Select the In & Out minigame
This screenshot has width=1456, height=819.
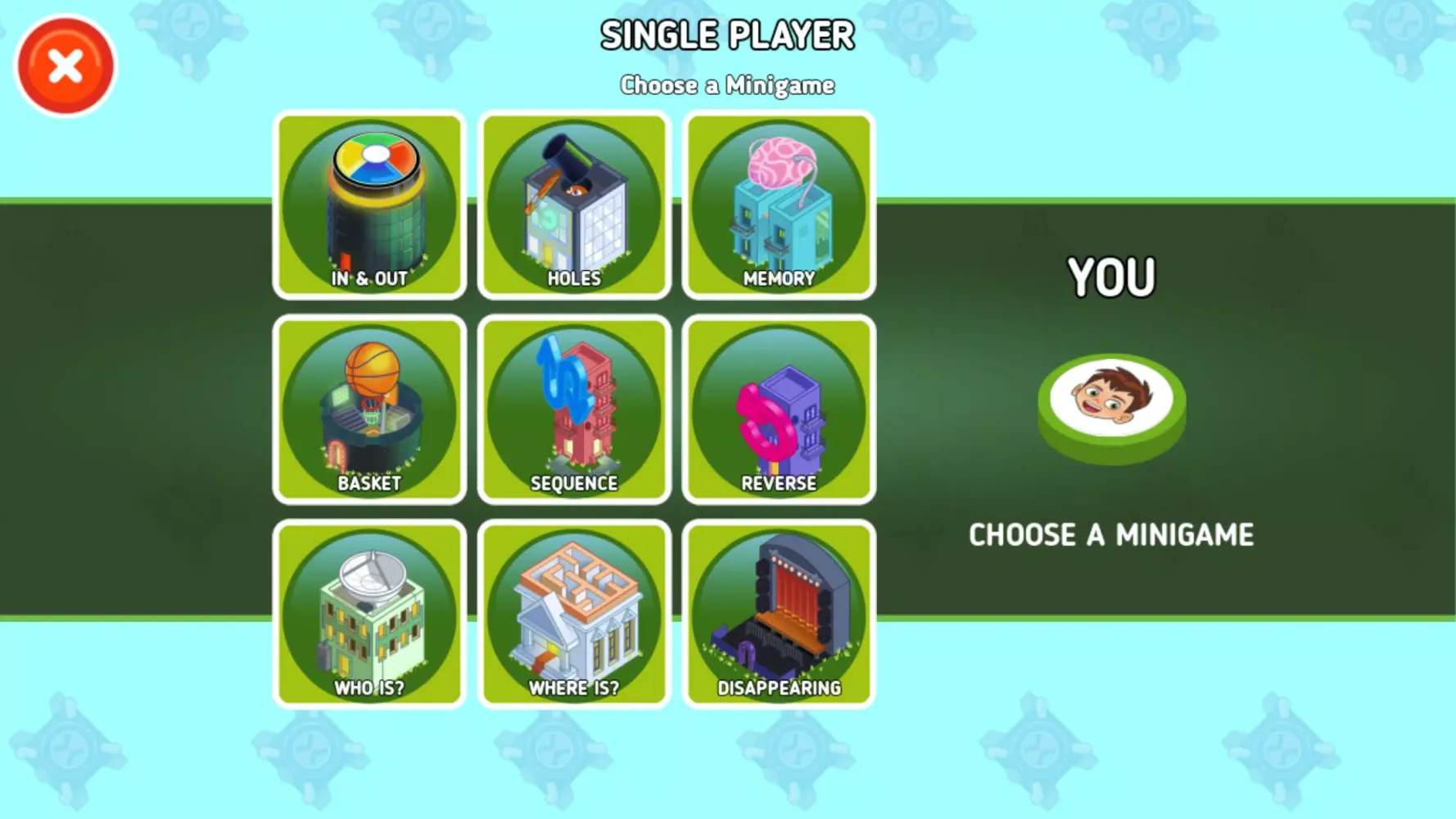click(369, 203)
